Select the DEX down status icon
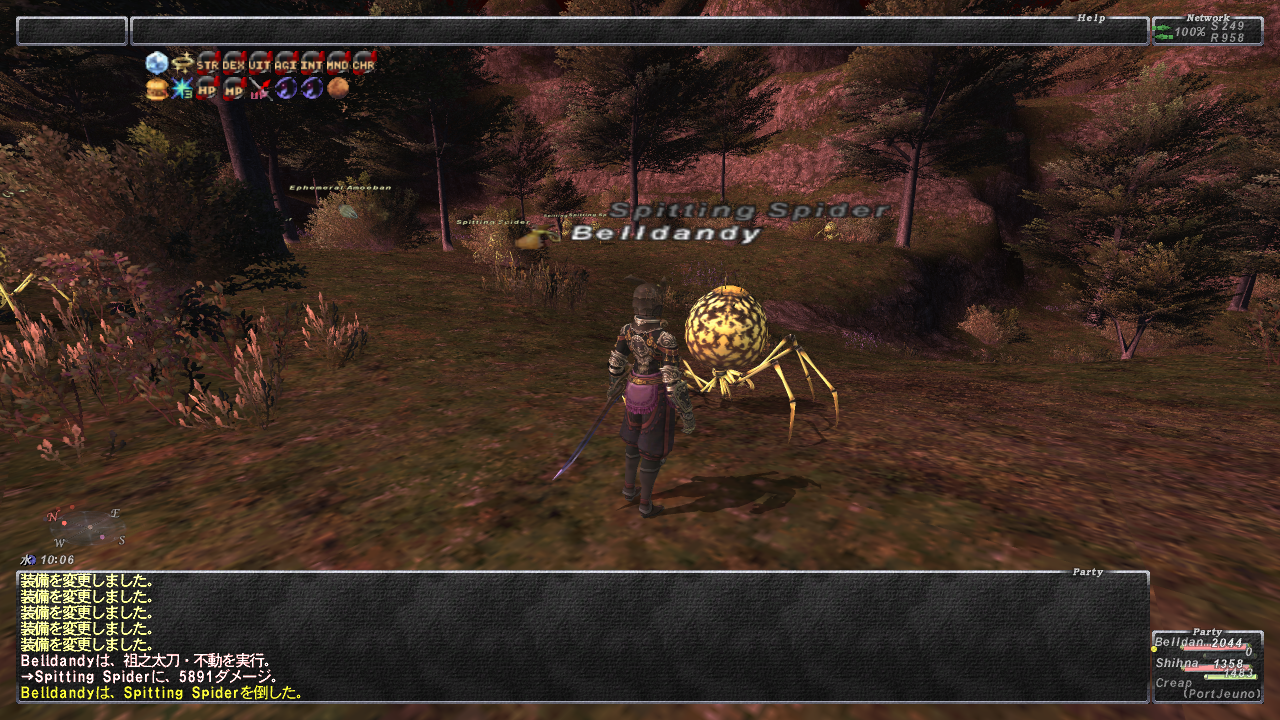The height and width of the screenshot is (720, 1280). tap(234, 64)
